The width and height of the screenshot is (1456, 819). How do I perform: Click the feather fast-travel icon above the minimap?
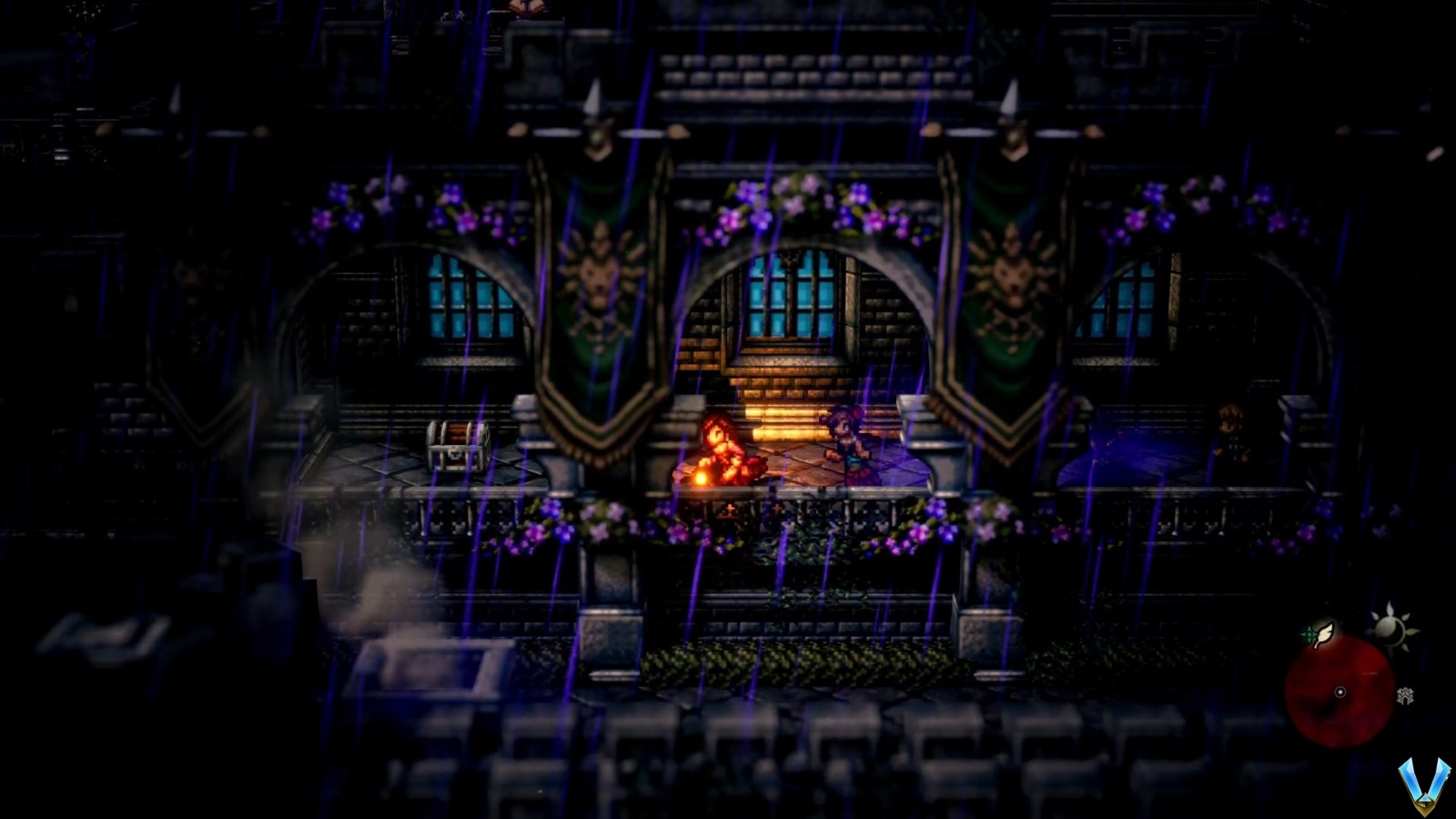pyautogui.click(x=1323, y=634)
